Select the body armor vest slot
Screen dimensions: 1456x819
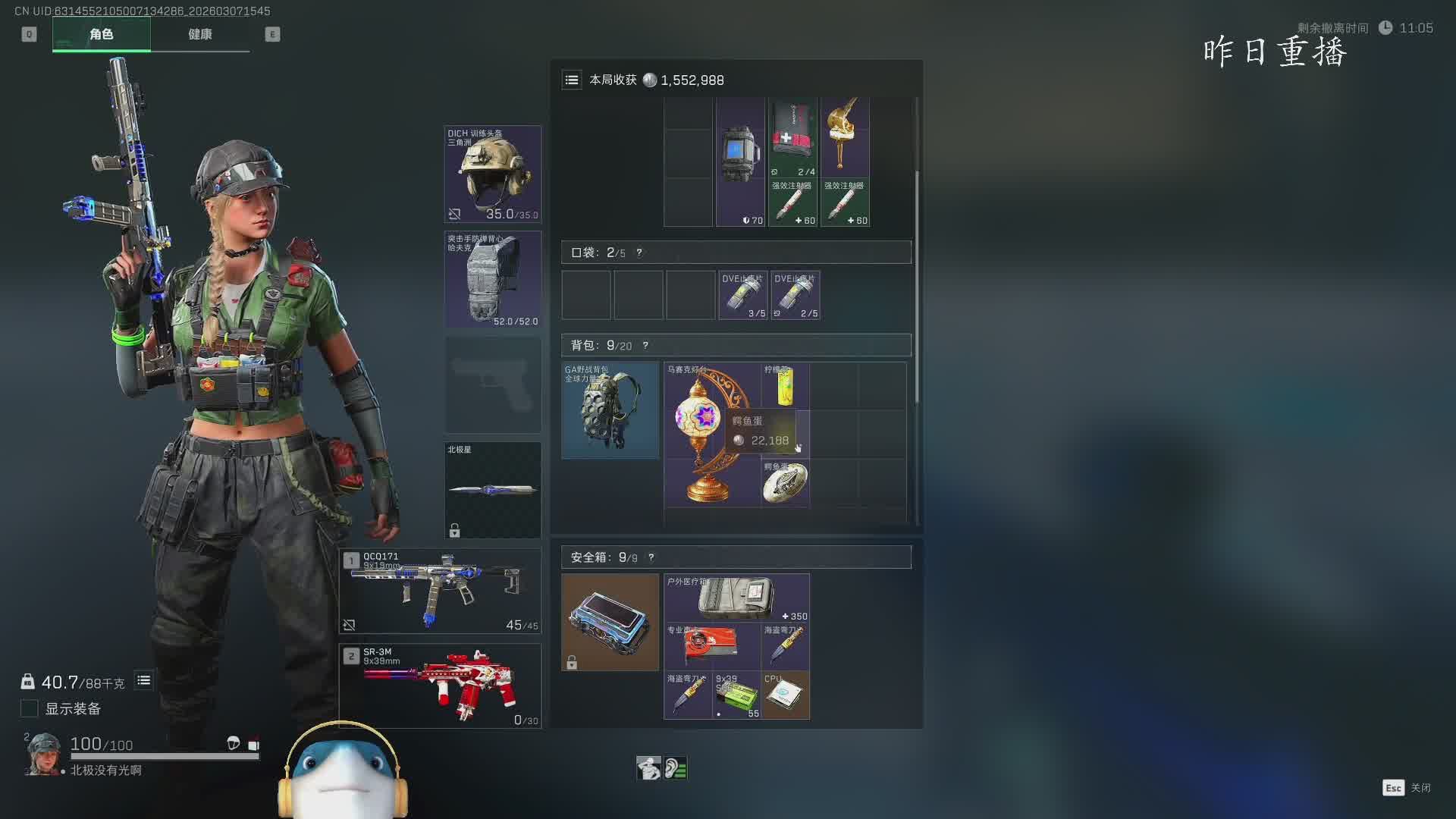[492, 279]
